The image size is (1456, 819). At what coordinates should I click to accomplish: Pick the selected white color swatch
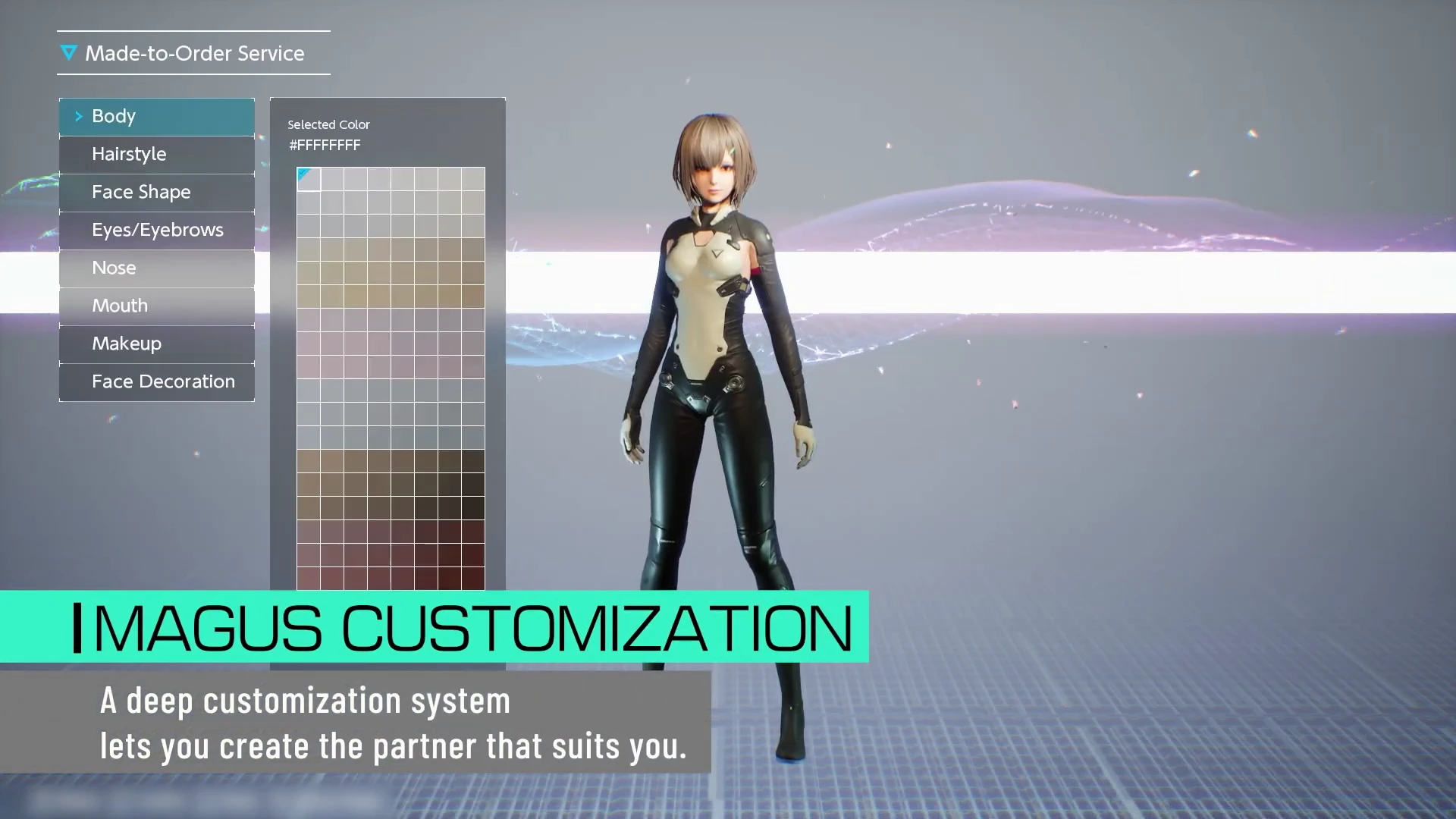point(309,180)
